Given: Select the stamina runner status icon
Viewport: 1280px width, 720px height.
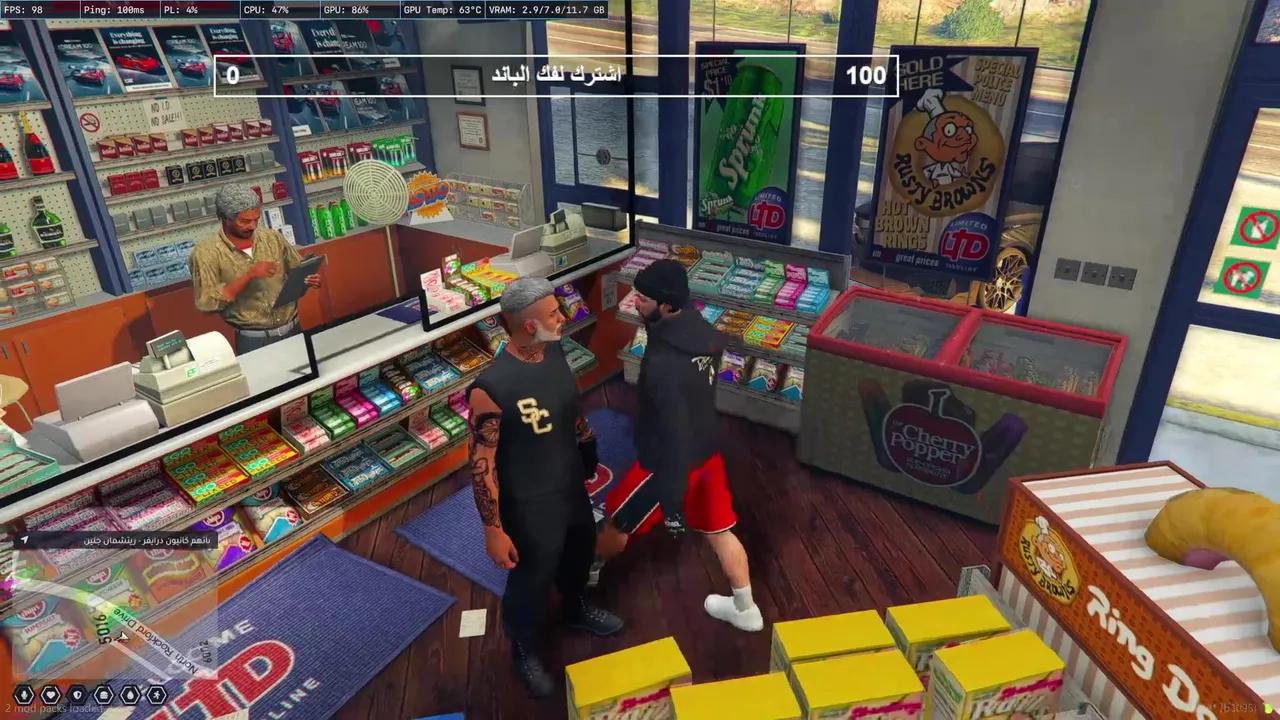Looking at the screenshot, I should [x=157, y=693].
